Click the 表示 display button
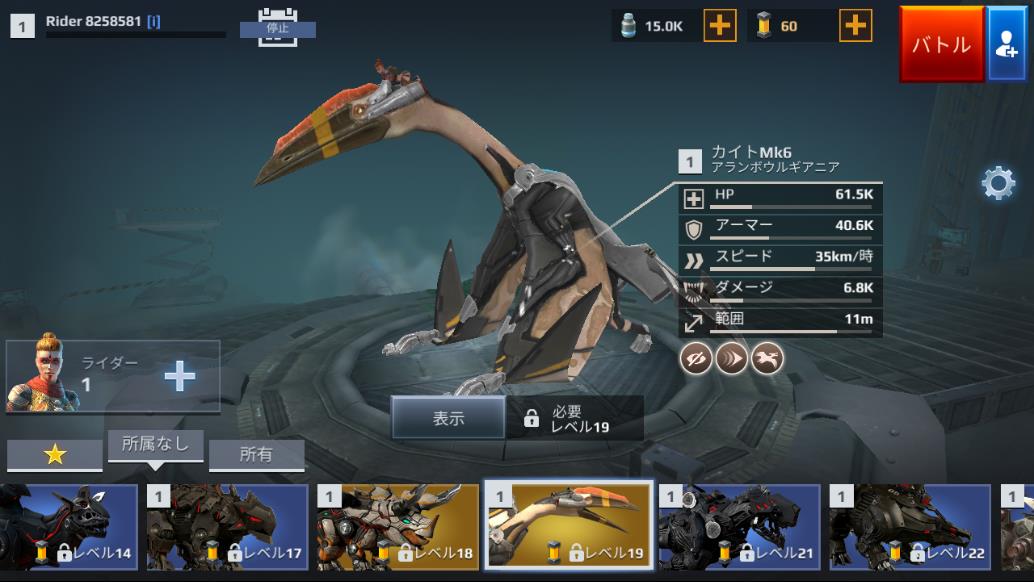 coord(448,418)
